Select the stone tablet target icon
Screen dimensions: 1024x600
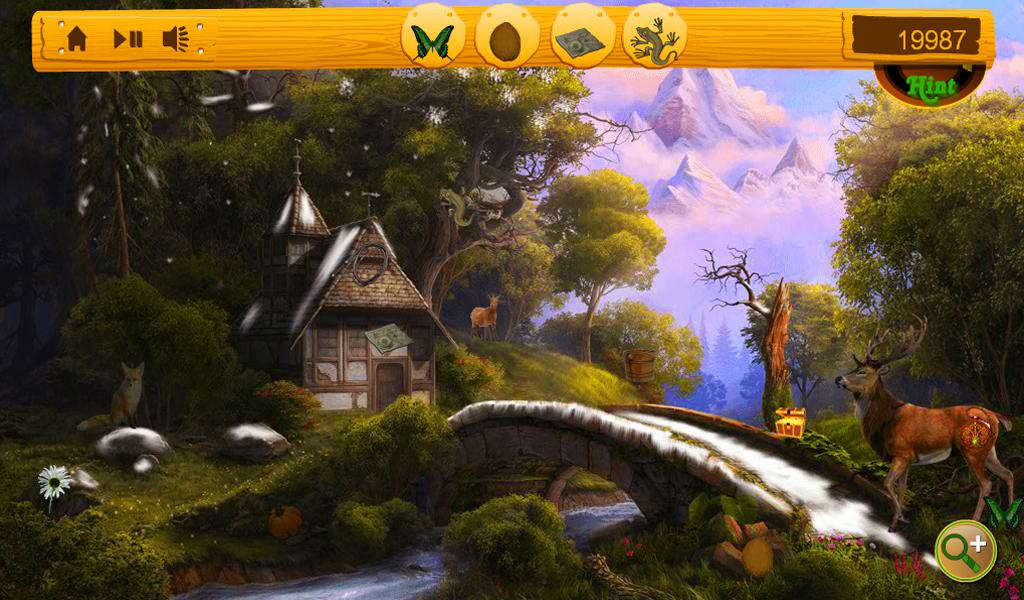click(x=582, y=41)
